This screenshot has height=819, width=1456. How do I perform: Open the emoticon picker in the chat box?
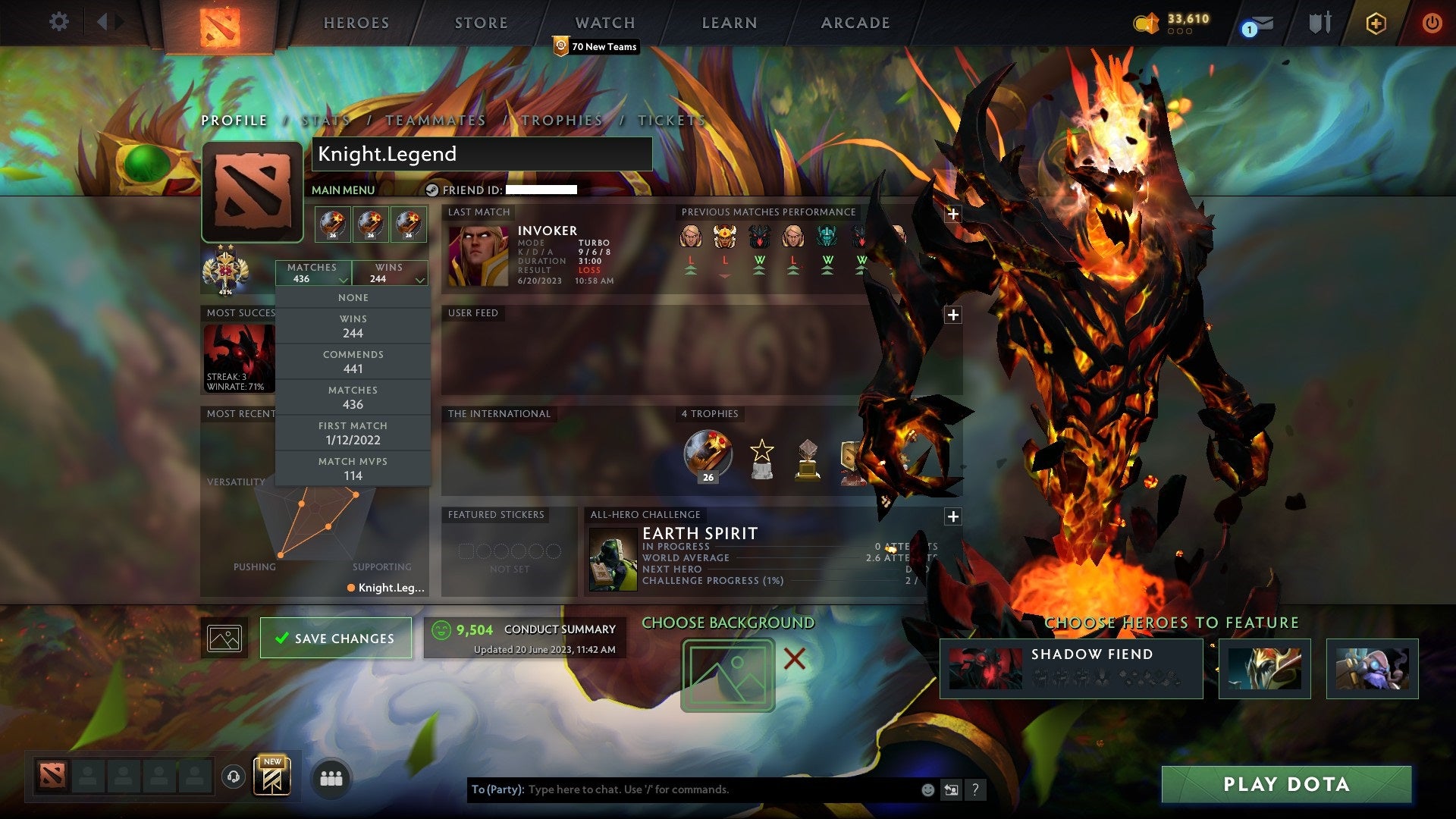[x=927, y=789]
